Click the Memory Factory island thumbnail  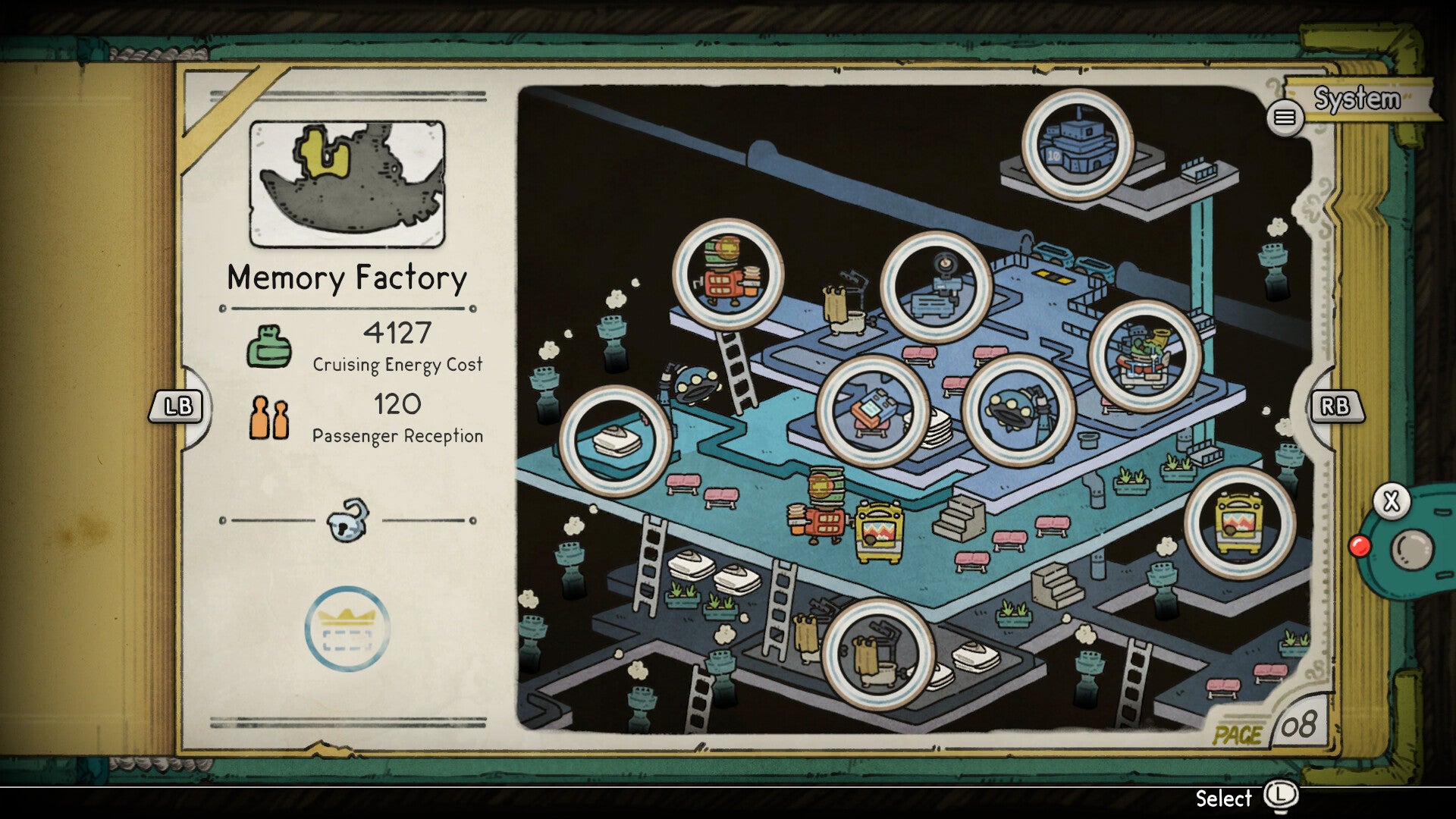tap(347, 184)
